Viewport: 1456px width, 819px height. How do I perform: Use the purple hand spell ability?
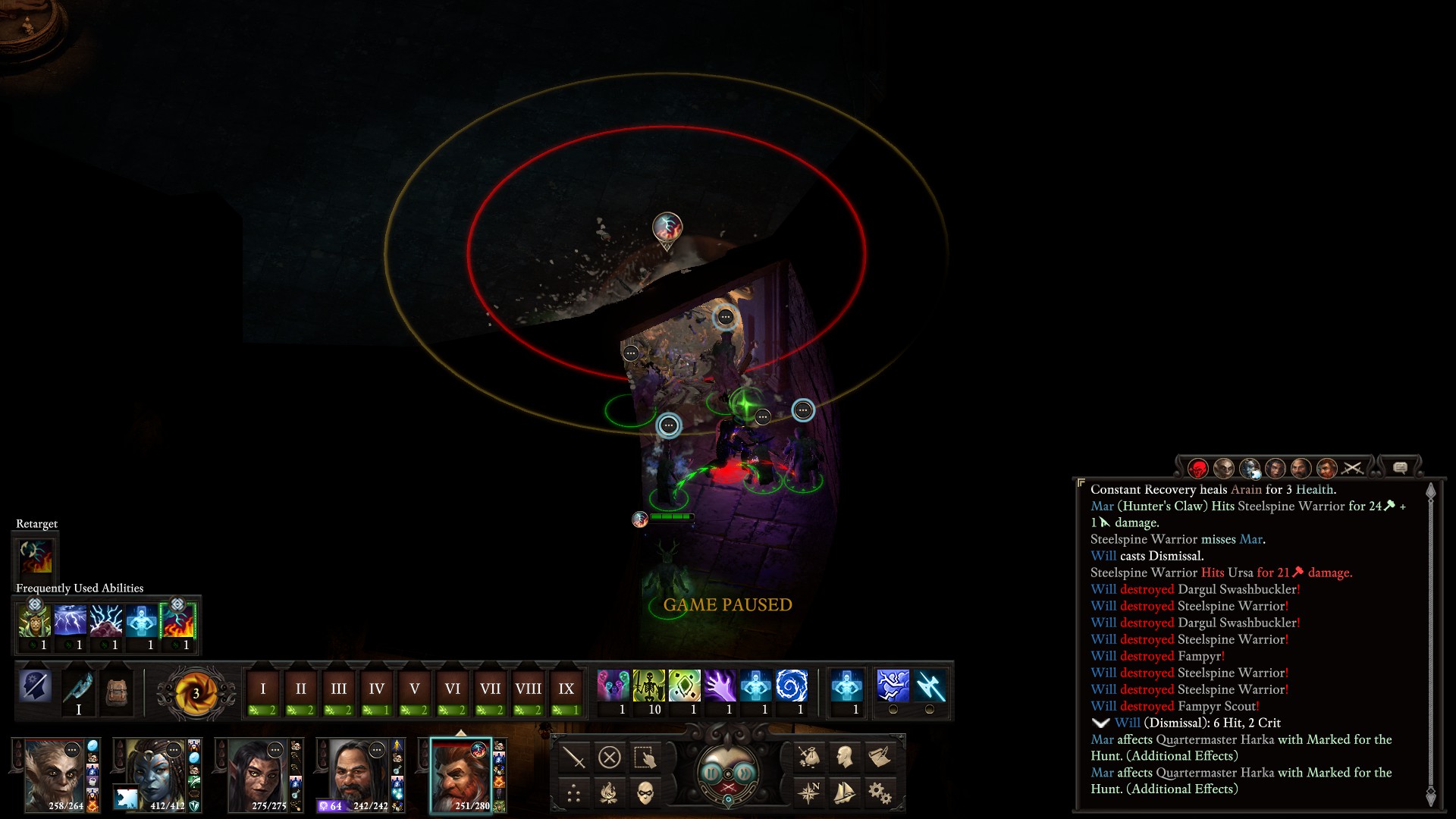coord(720,686)
